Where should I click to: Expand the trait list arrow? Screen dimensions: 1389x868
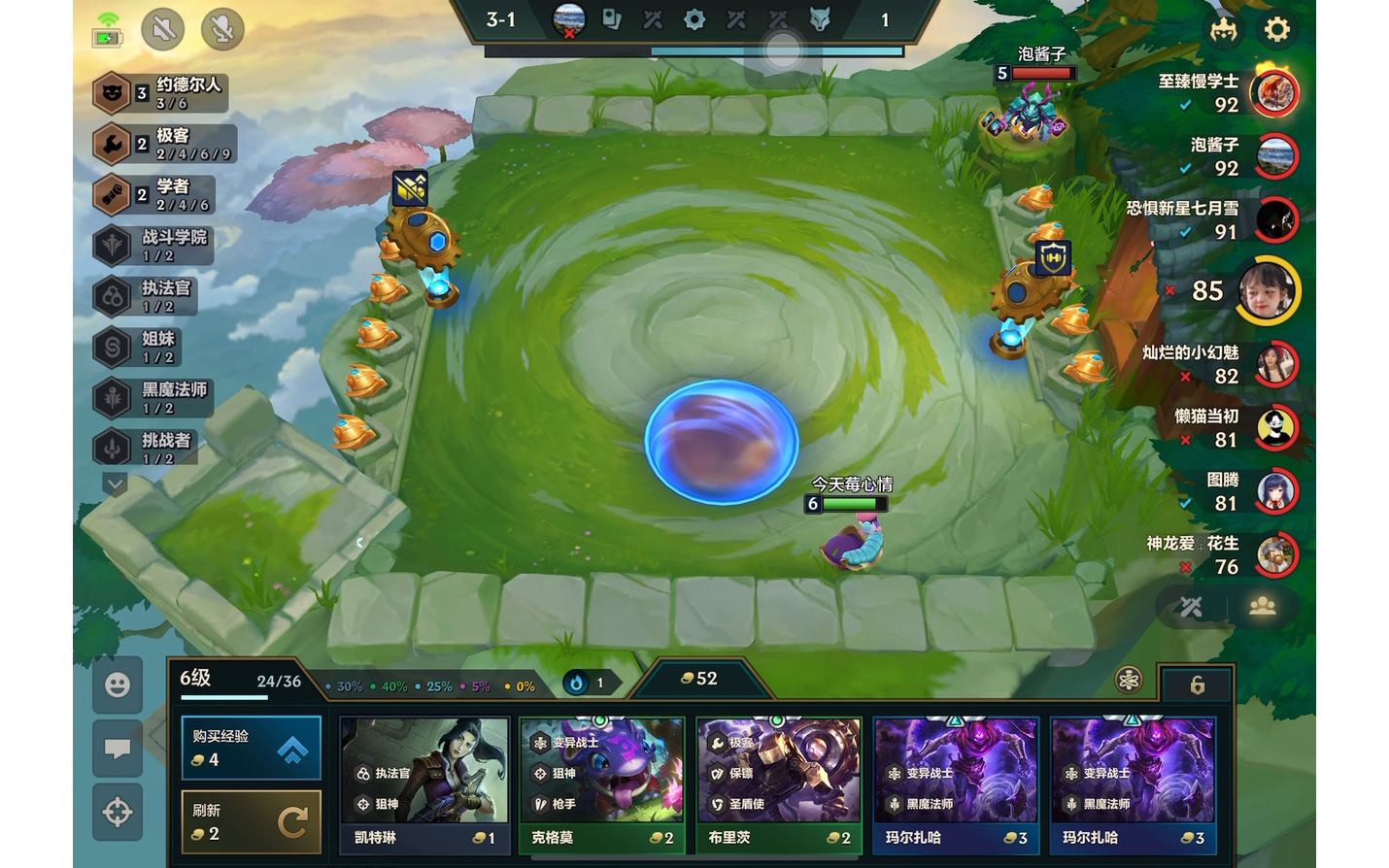pyautogui.click(x=115, y=483)
